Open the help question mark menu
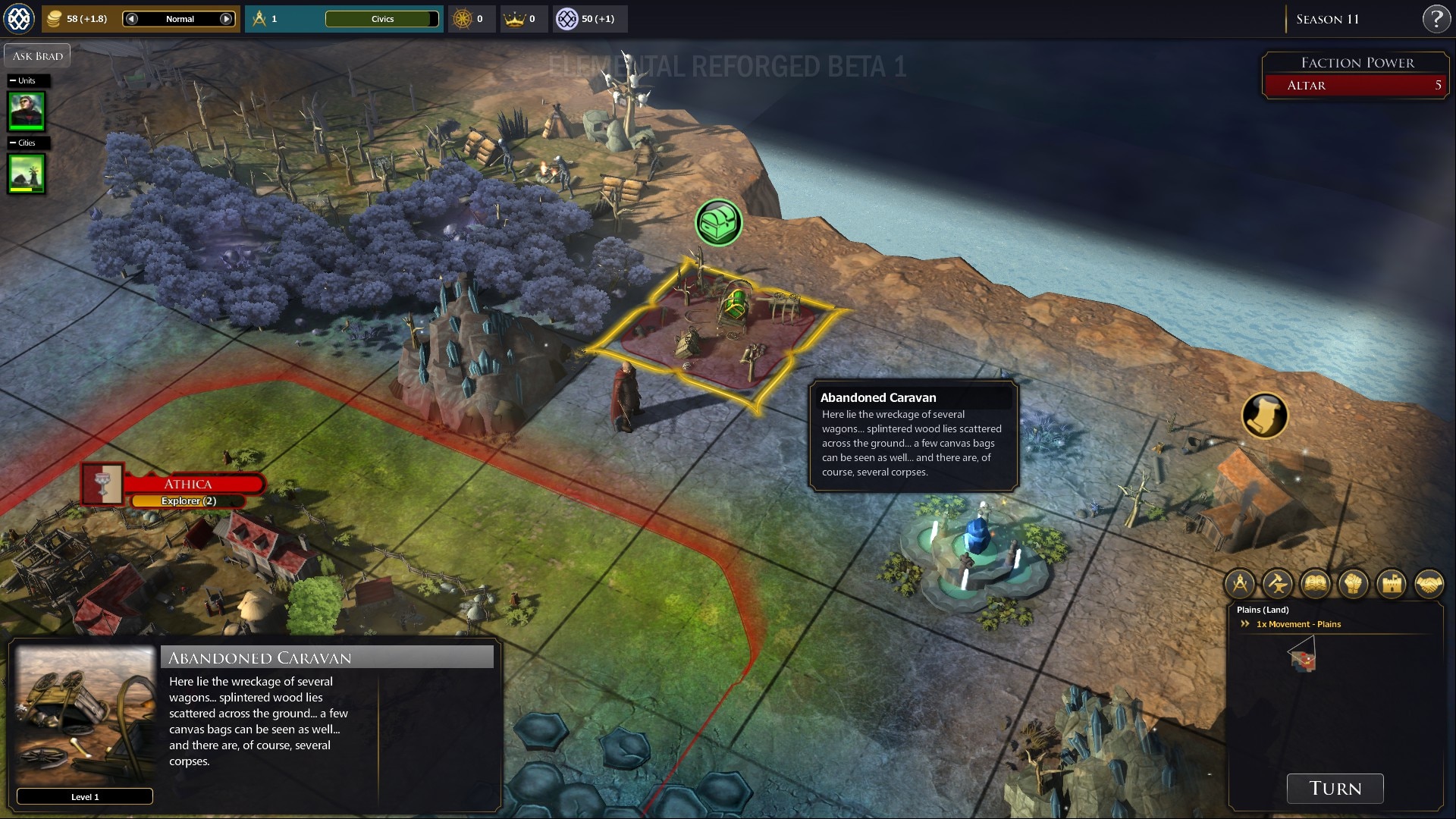1456x819 pixels. tap(1436, 19)
